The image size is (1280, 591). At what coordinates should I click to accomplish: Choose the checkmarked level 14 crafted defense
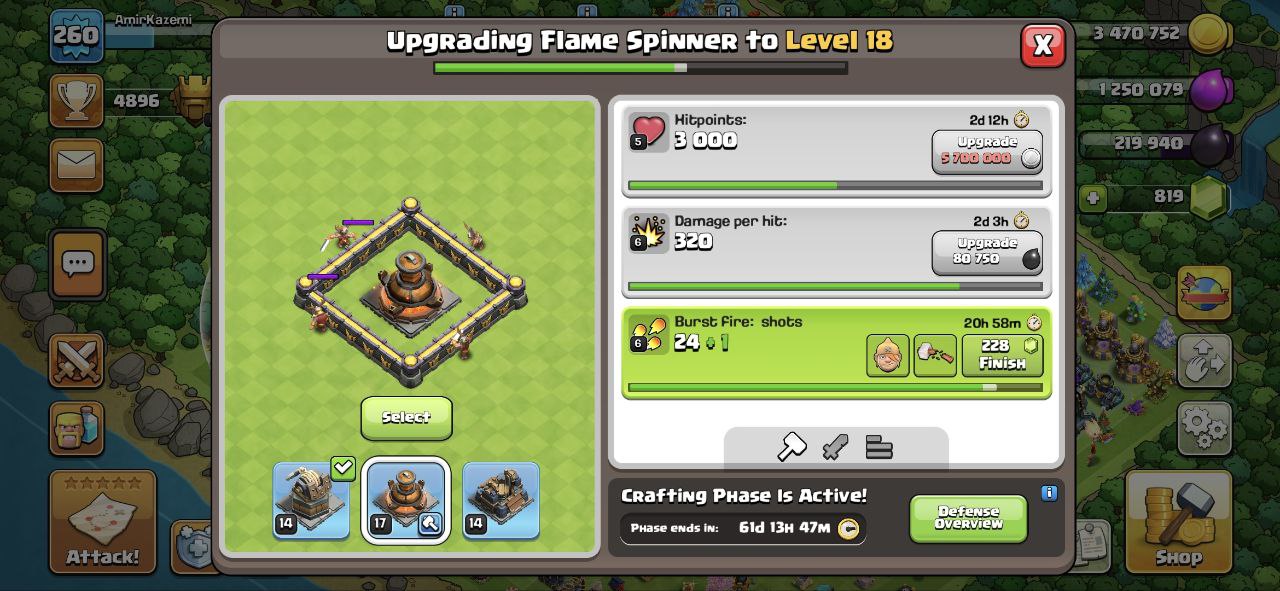[x=311, y=499]
